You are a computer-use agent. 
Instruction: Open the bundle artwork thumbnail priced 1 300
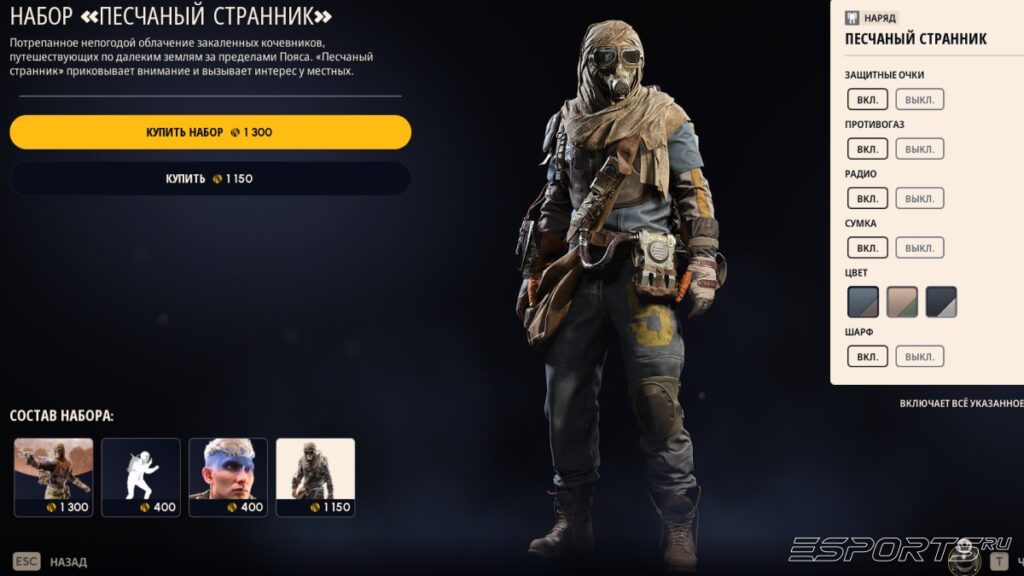(53, 477)
